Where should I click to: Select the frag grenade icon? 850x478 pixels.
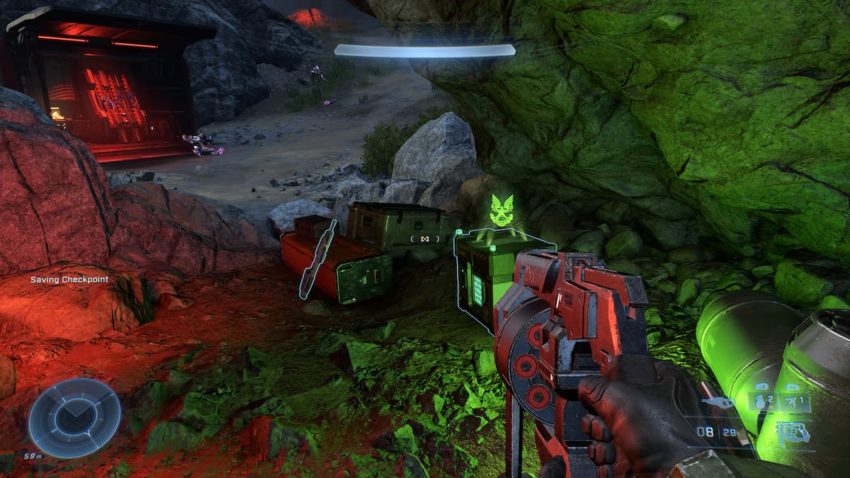point(762,402)
